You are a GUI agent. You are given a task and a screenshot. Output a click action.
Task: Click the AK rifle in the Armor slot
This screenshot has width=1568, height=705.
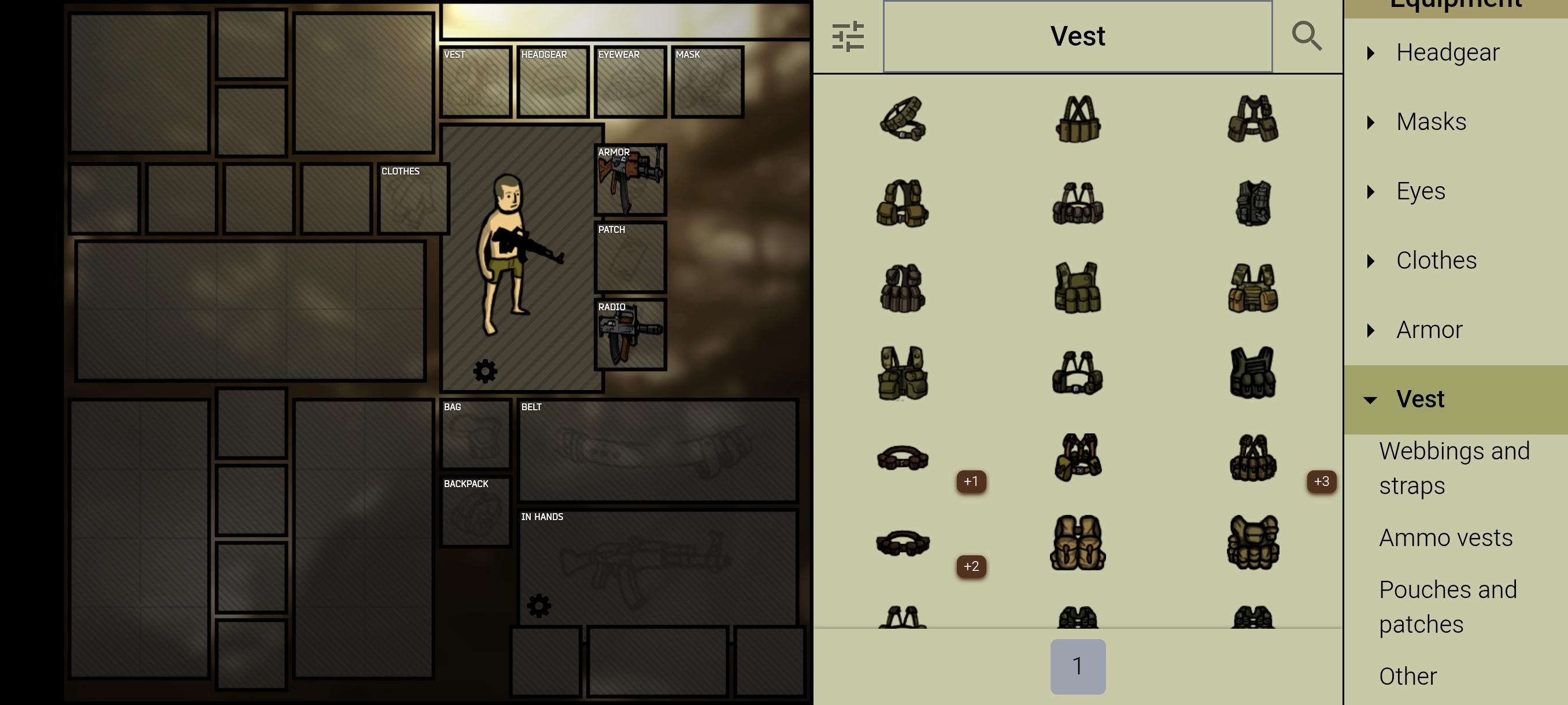click(x=630, y=181)
